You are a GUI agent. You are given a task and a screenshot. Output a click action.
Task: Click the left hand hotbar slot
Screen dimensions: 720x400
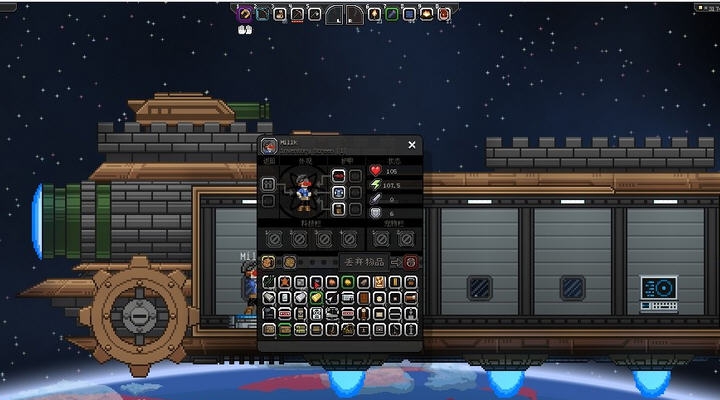point(337,14)
